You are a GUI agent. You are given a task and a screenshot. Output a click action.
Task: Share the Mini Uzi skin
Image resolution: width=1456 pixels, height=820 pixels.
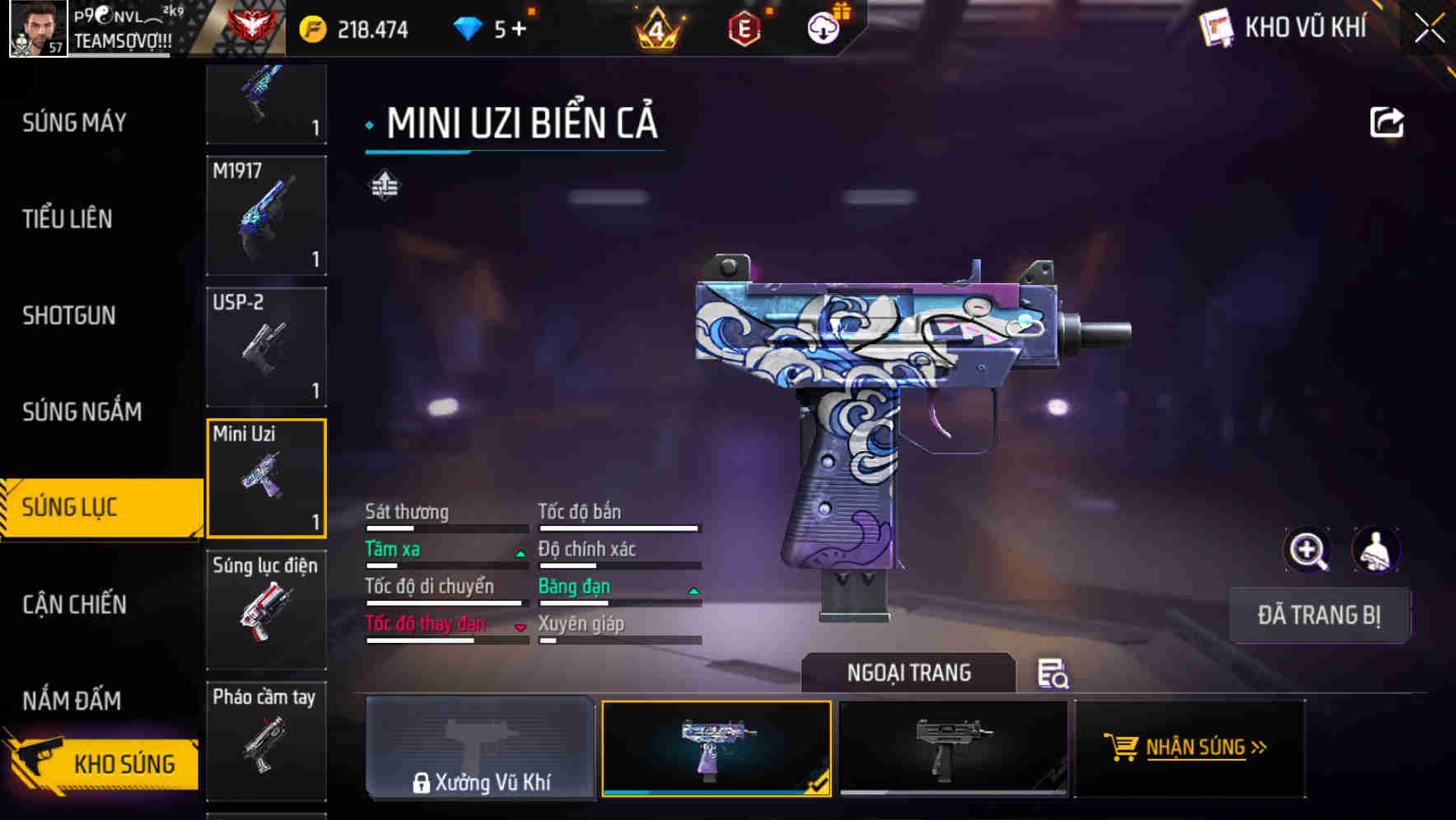(x=1386, y=123)
